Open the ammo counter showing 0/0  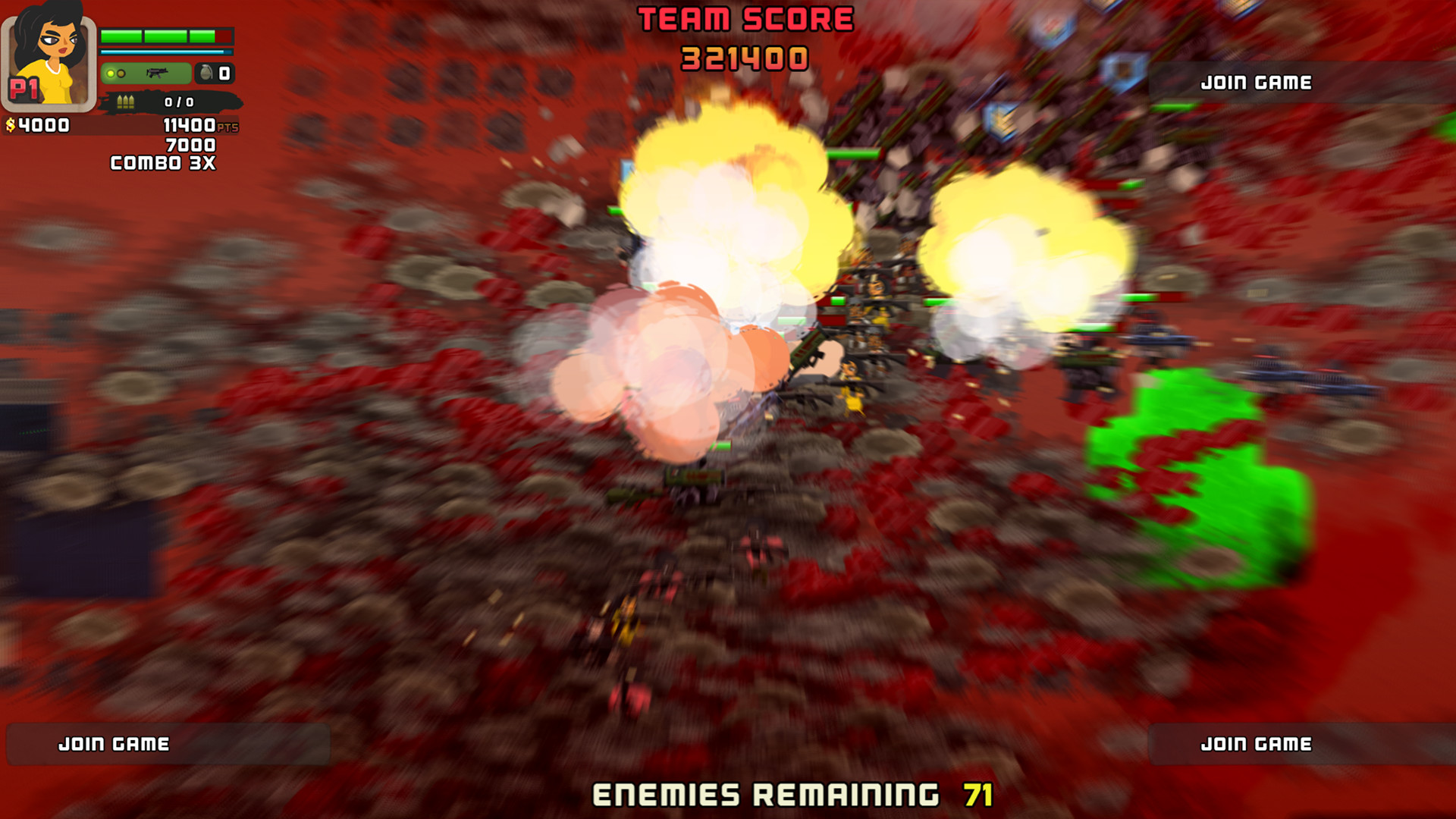point(180,101)
